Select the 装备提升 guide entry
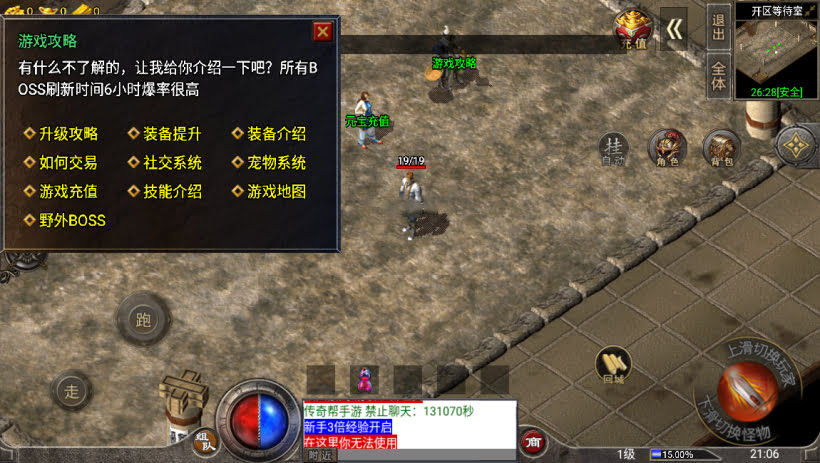 tap(171, 133)
